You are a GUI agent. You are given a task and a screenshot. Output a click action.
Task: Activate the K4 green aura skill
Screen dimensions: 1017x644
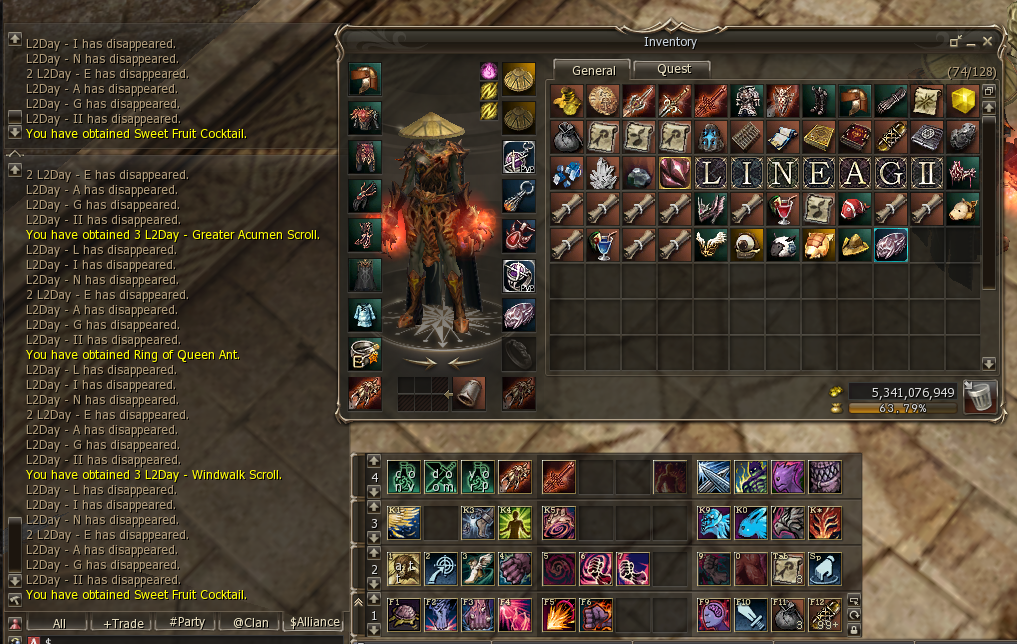(x=515, y=522)
